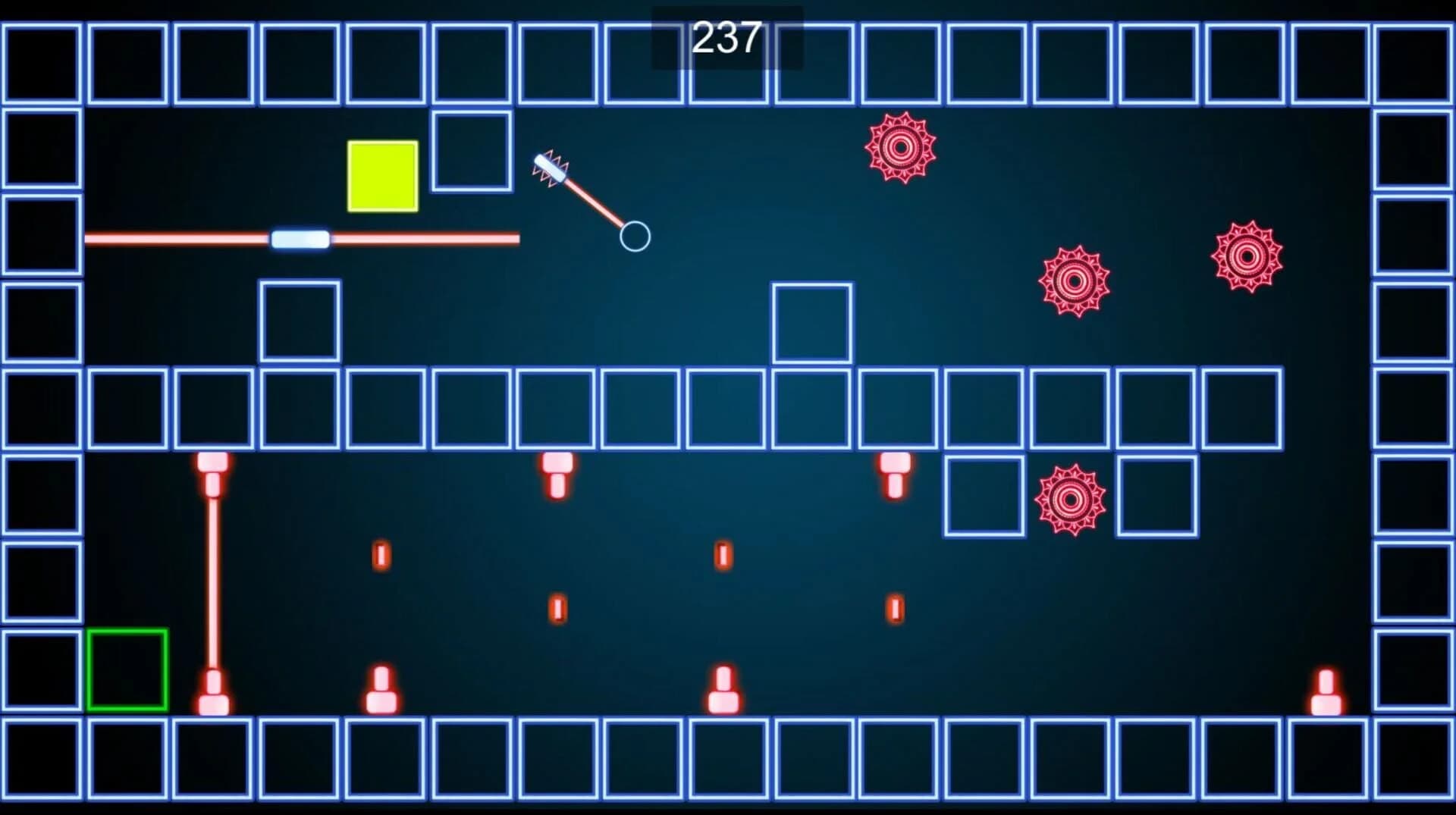This screenshot has height=815, width=1456.
Task: Click the red gear between the two blue boxes
Action: (1070, 499)
